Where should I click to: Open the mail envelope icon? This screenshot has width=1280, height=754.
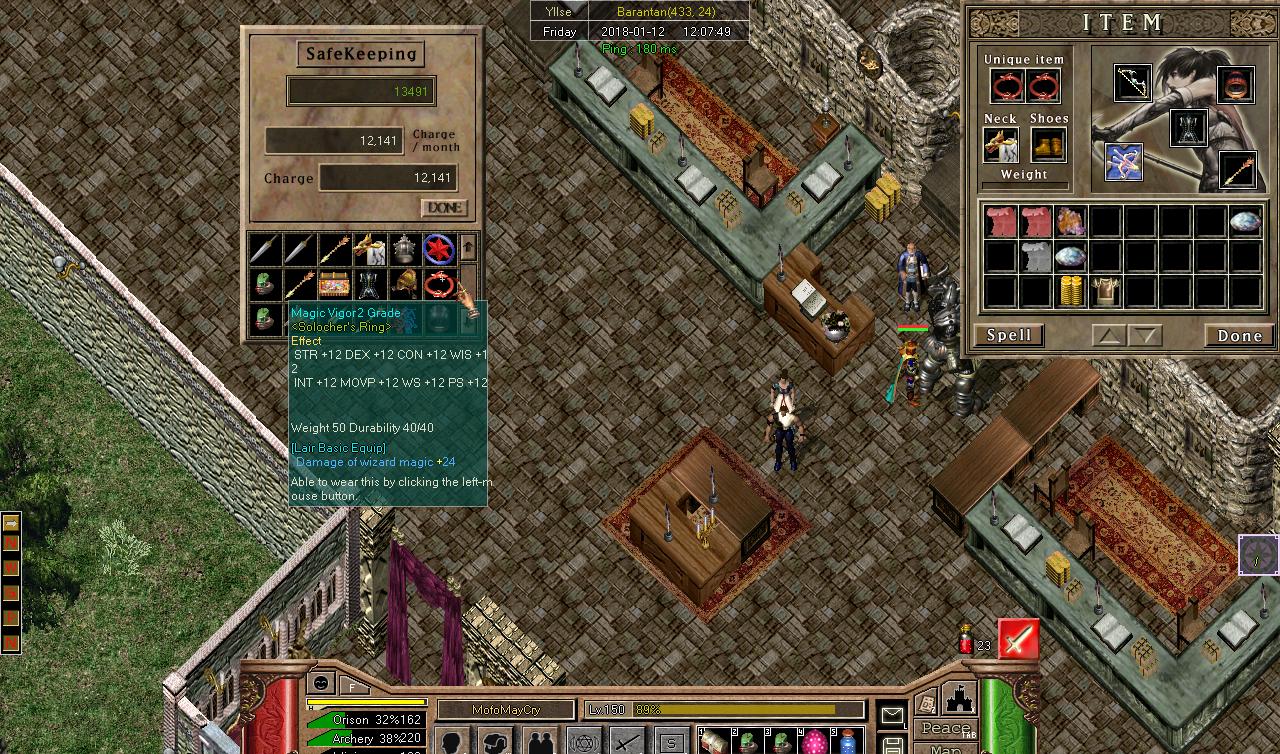point(892,714)
